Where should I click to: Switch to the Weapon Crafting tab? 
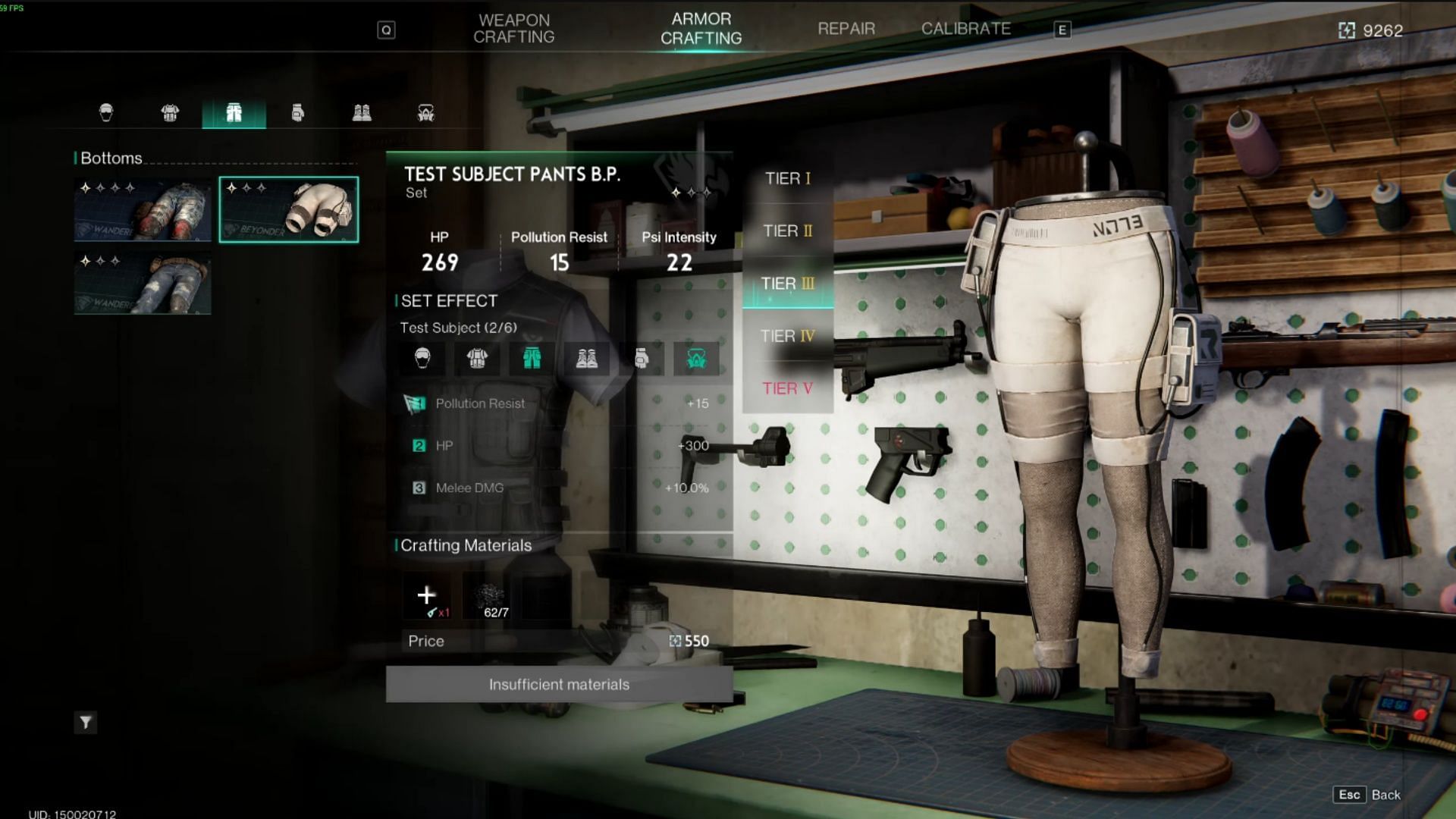tap(513, 29)
